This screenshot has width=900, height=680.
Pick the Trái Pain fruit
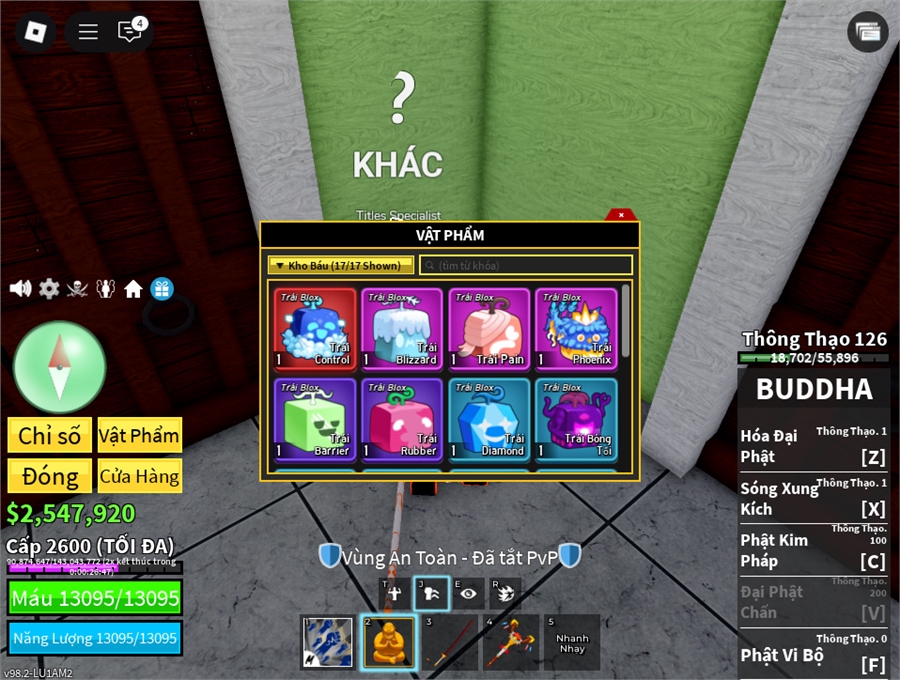489,328
